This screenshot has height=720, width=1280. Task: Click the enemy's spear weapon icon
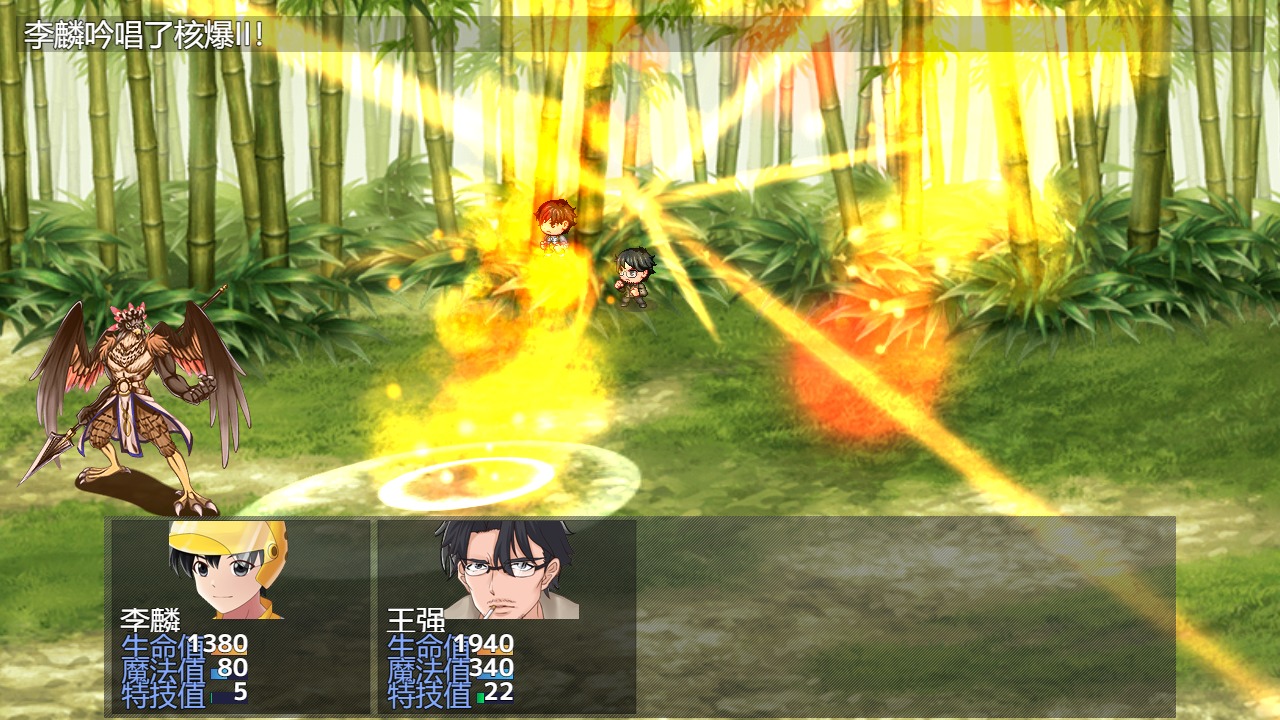click(56, 450)
